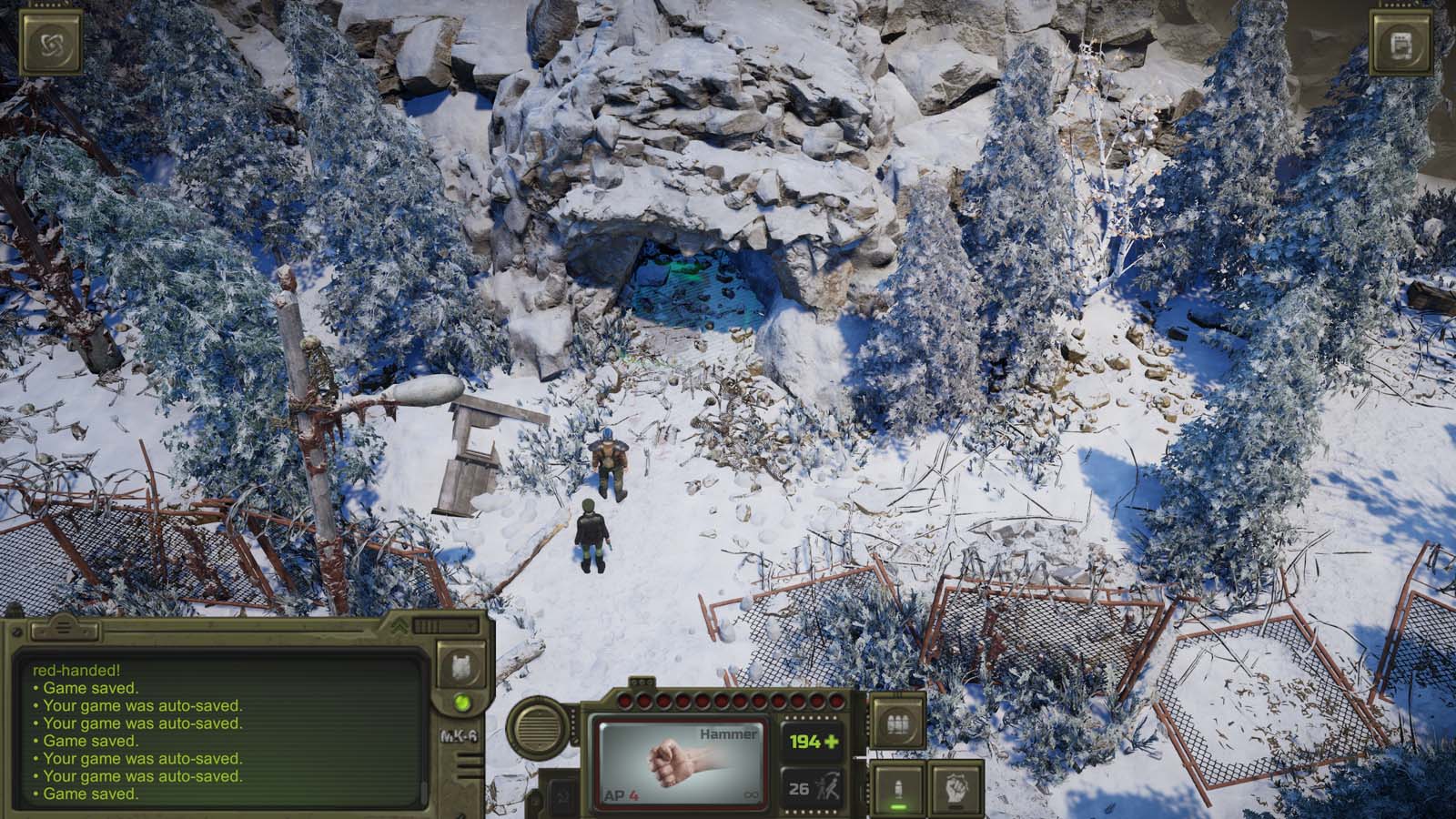Expand the small sickle icon left of the weapon panel
The height and width of the screenshot is (819, 1456).
pyautogui.click(x=561, y=799)
